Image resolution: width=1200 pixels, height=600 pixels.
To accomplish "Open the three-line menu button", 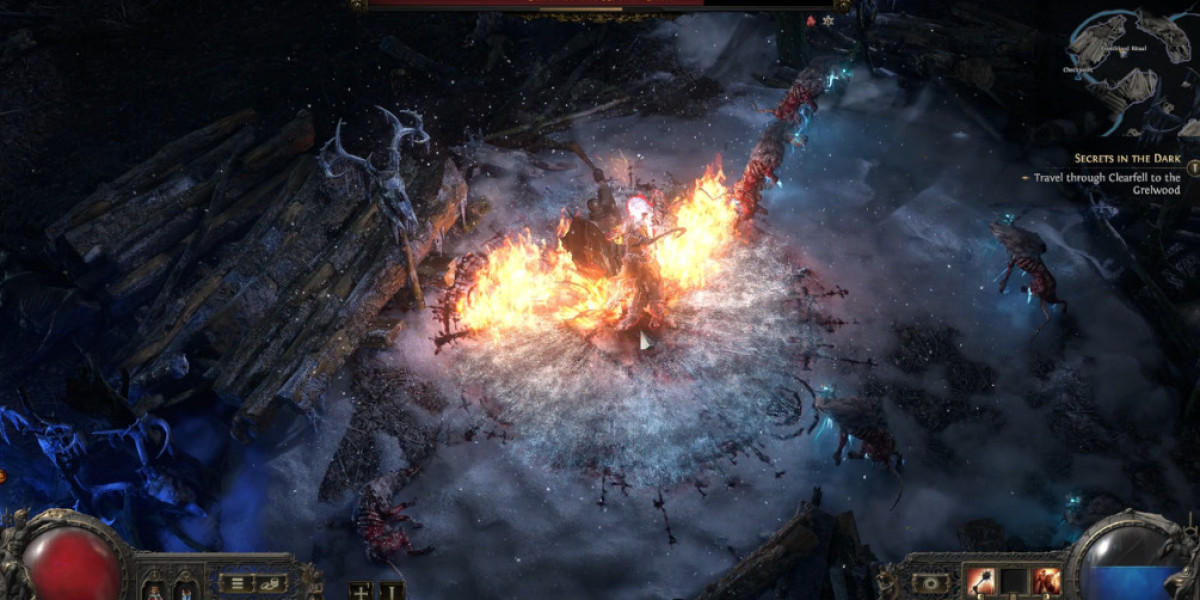I will pos(237,582).
